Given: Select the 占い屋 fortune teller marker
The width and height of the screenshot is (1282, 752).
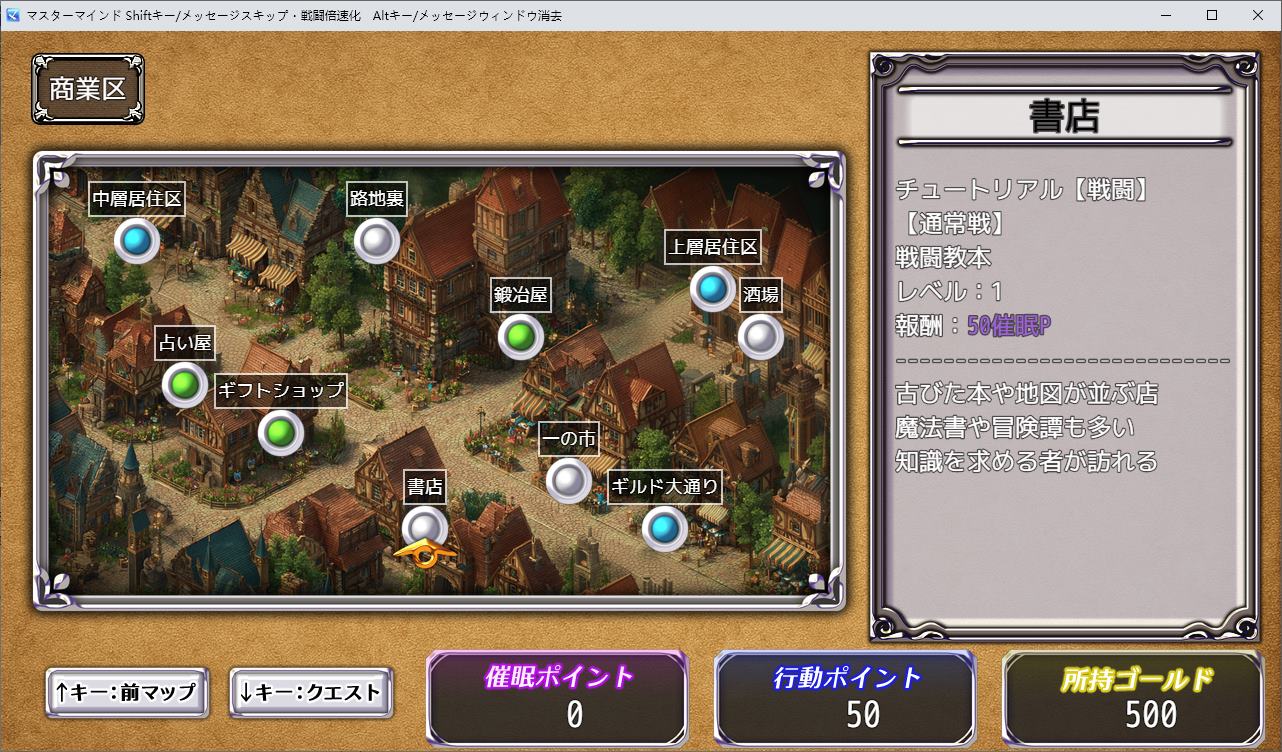Looking at the screenshot, I should [x=183, y=384].
